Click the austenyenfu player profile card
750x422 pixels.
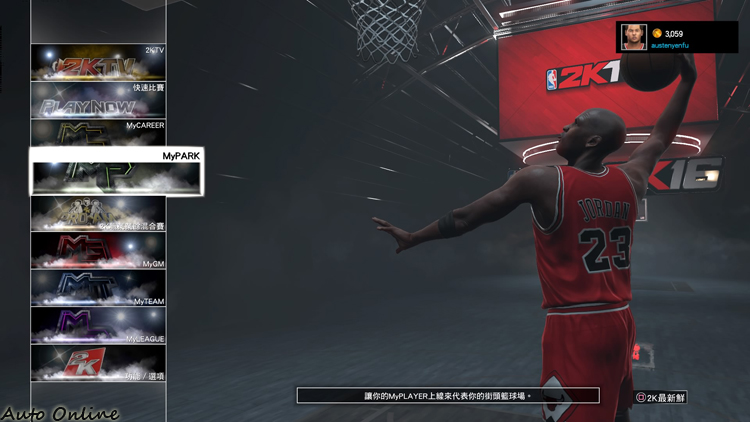click(677, 37)
